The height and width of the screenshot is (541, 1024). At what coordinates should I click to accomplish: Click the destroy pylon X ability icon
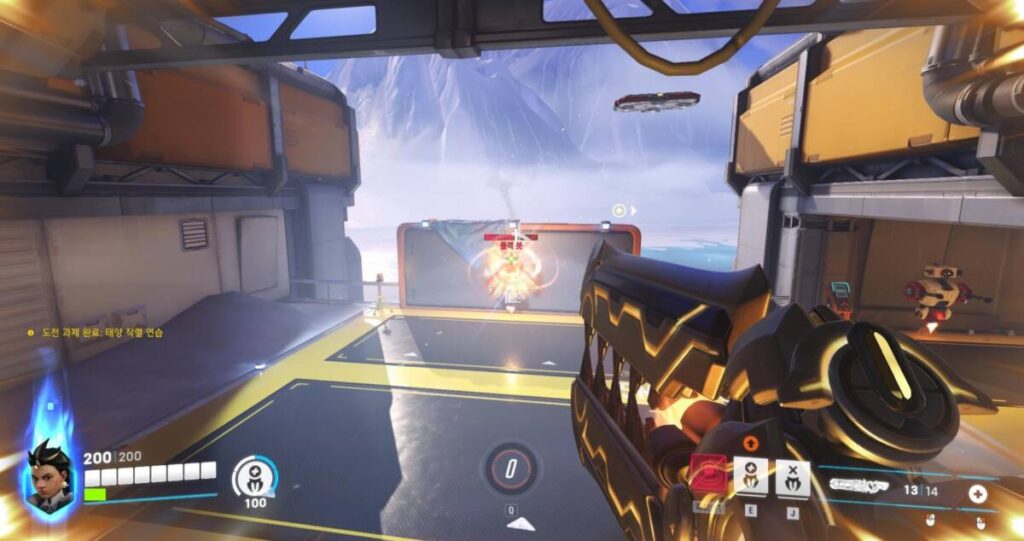tap(792, 477)
